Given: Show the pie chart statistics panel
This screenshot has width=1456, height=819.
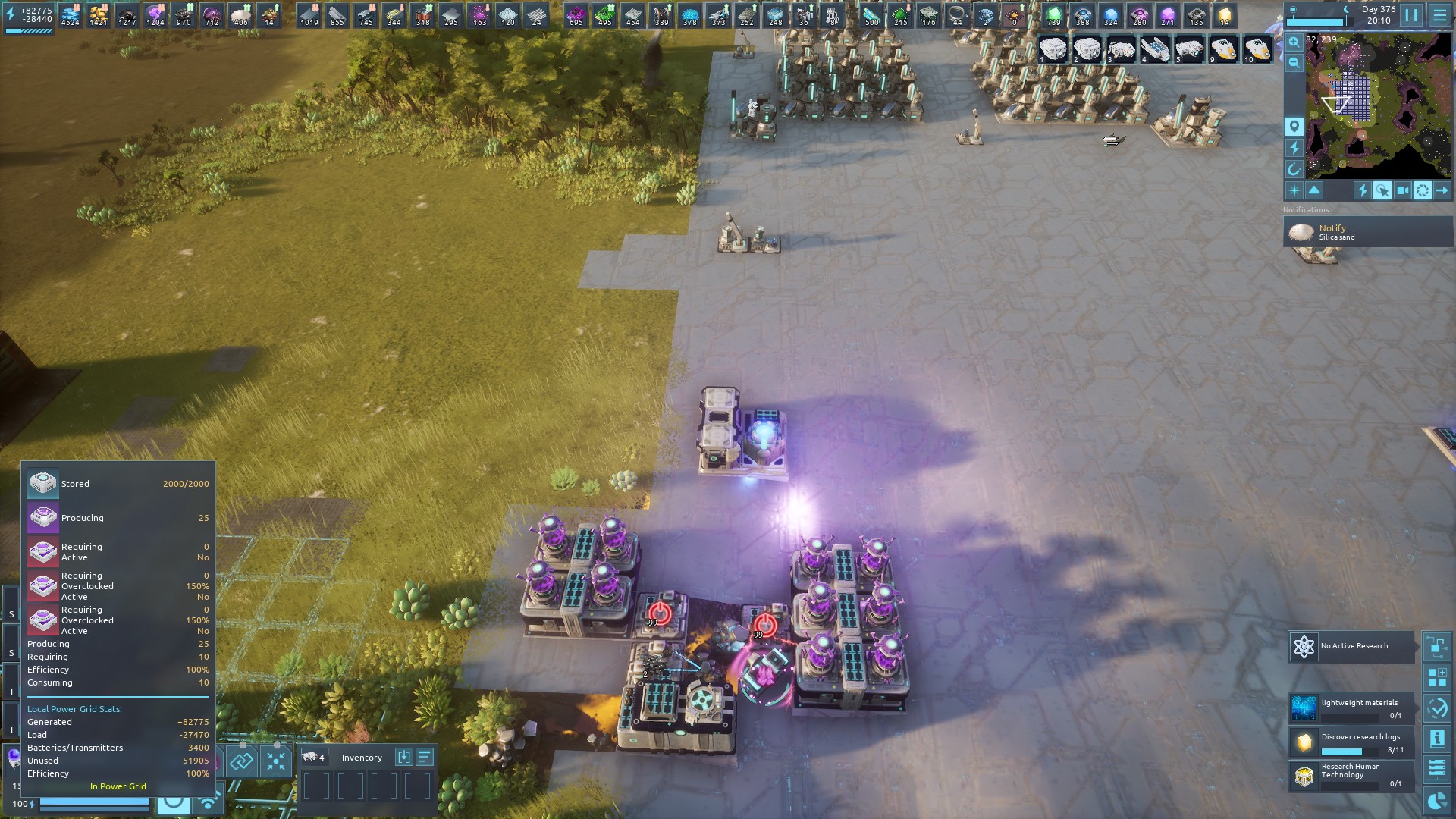Looking at the screenshot, I should point(1437,801).
